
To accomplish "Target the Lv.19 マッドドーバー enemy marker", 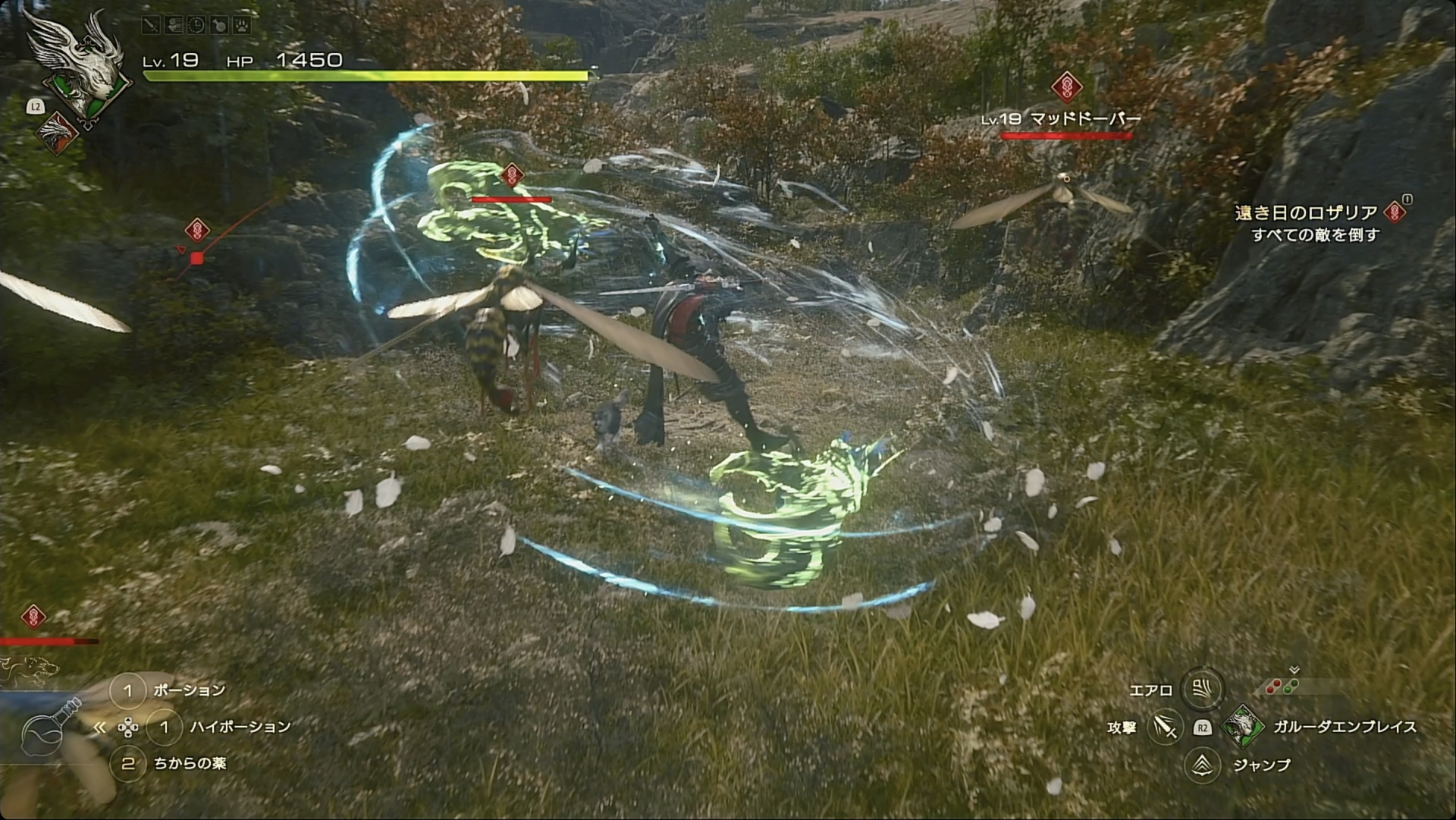I will pos(1066,87).
